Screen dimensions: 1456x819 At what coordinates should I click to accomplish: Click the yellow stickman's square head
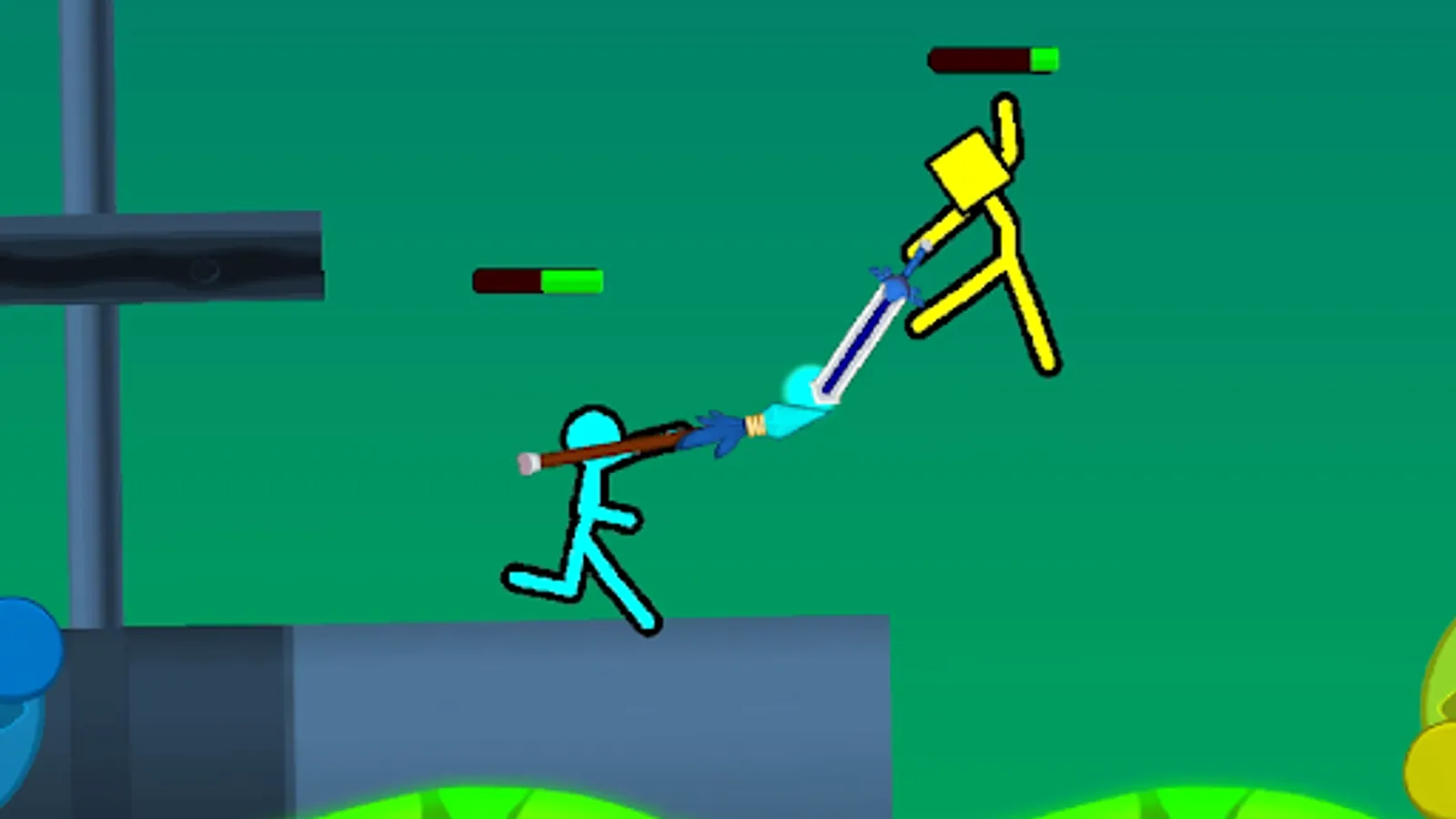click(967, 173)
